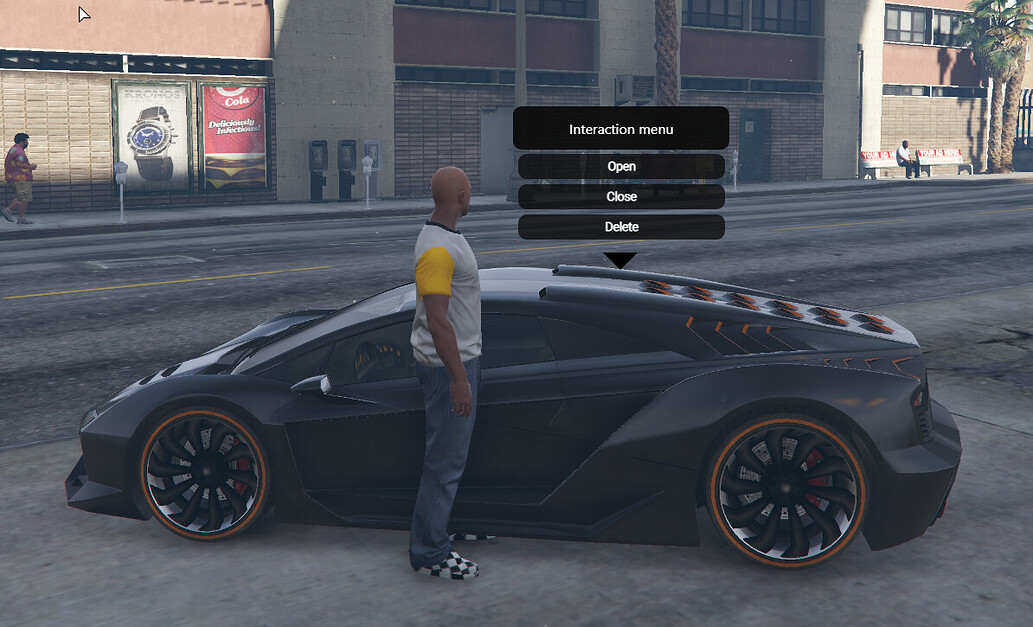
Task: Choose Open in the Interaction menu
Action: tap(621, 166)
